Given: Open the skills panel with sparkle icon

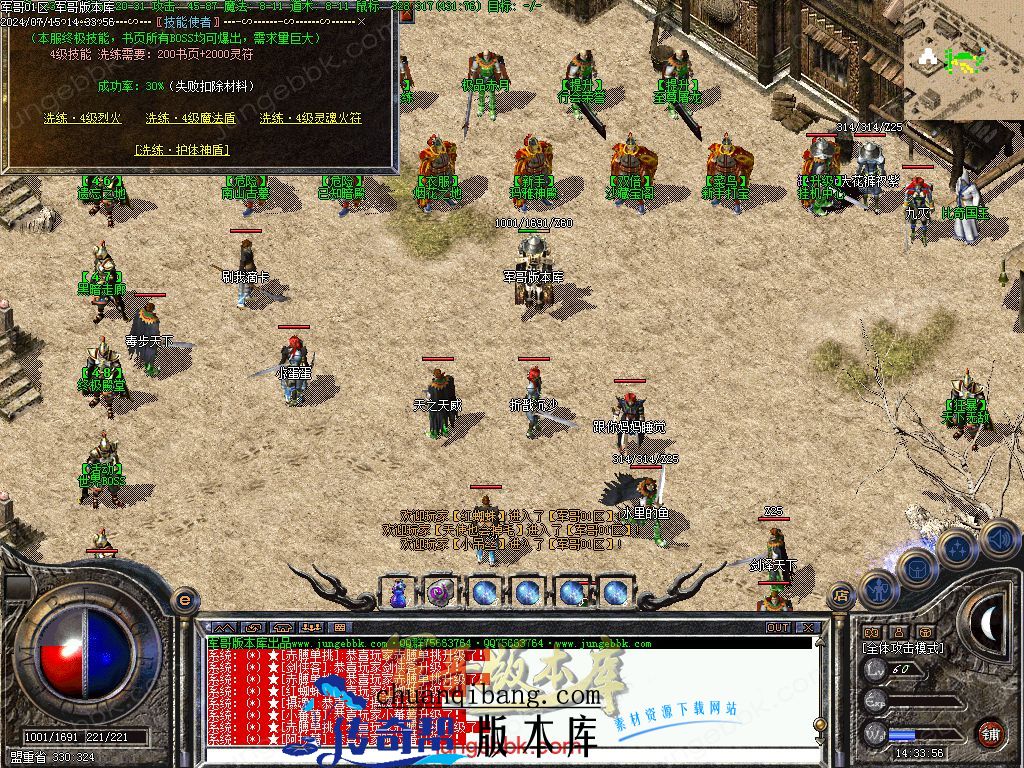Looking at the screenshot, I should click(957, 548).
